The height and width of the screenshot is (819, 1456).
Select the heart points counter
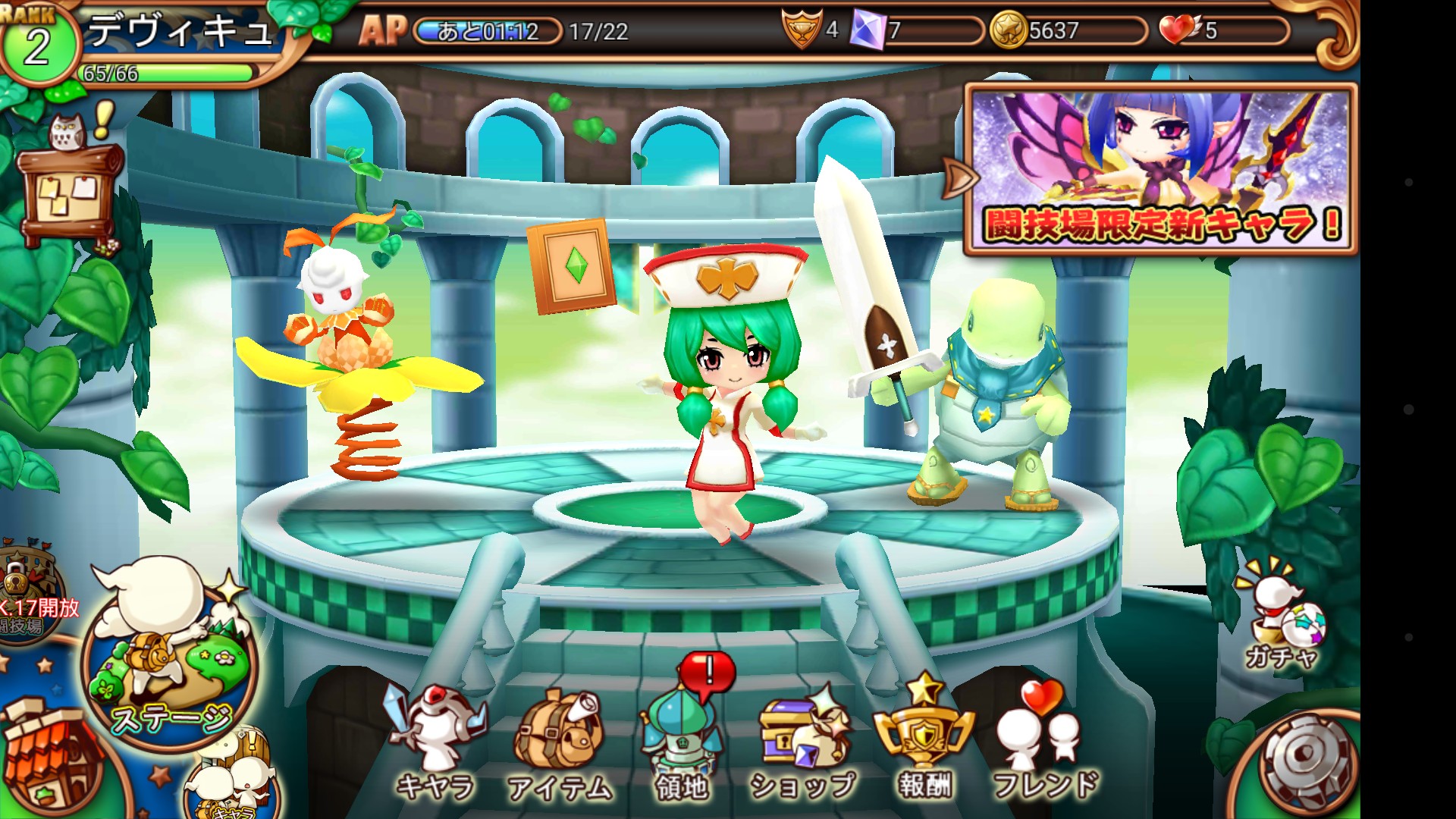click(x=1222, y=31)
